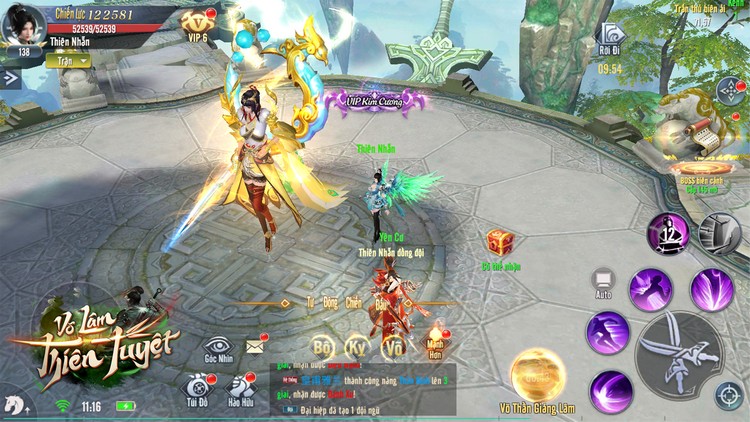750x422 pixels.
Task: Change the Góc Nhìn camera view
Action: tap(218, 346)
